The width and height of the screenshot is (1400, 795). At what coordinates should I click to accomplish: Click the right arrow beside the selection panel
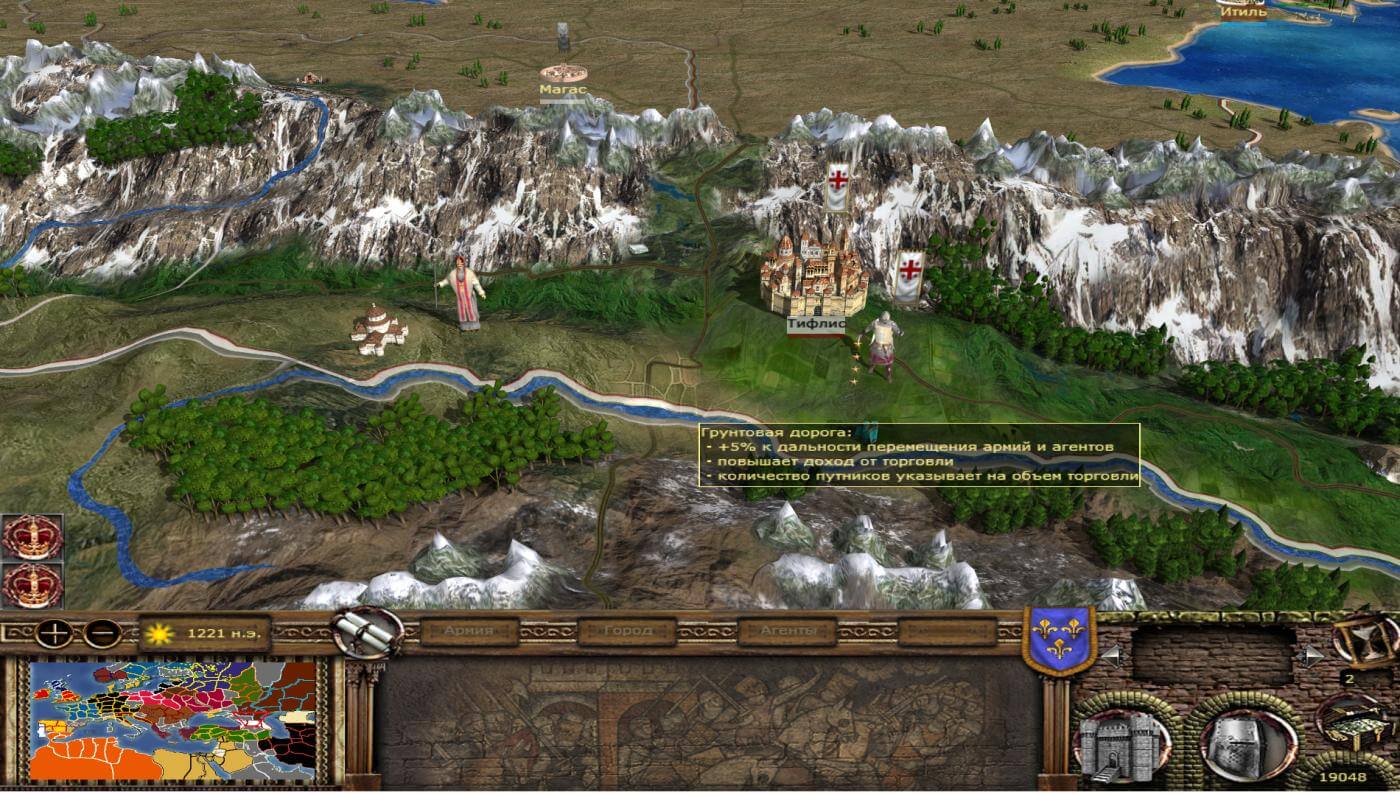click(1314, 656)
